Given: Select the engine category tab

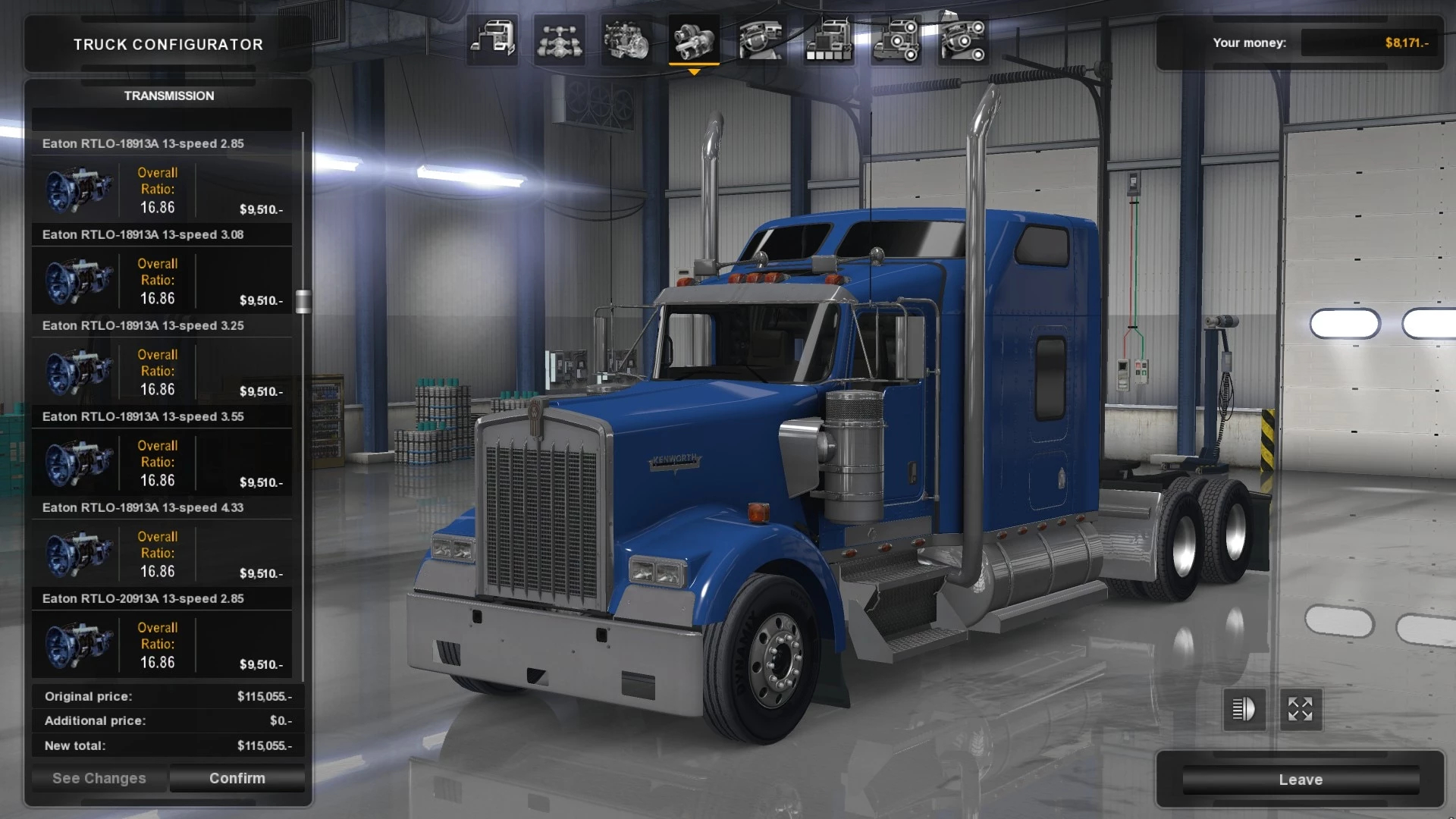Looking at the screenshot, I should (x=626, y=39).
